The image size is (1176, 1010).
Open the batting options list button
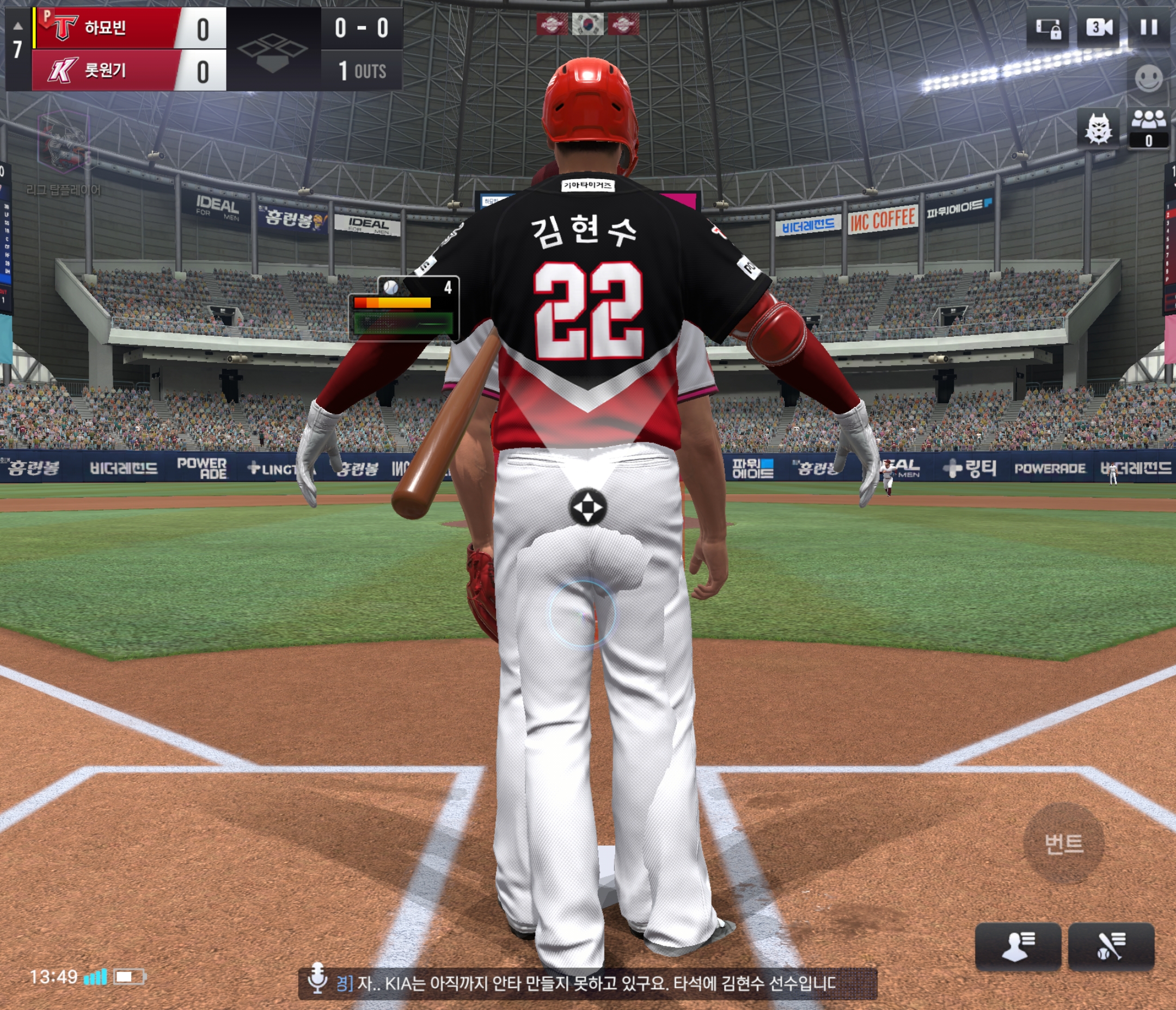(1111, 947)
